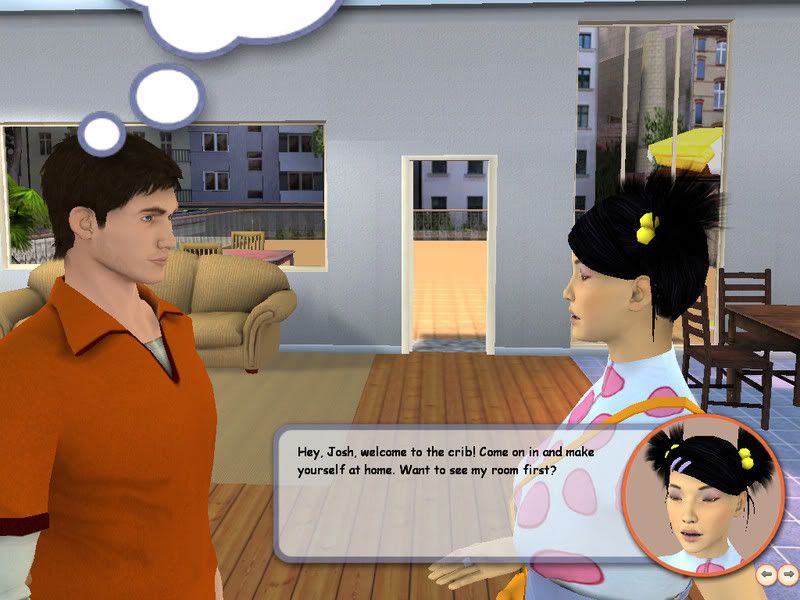Go back with the left arrow button
800x600 pixels.
(767, 575)
